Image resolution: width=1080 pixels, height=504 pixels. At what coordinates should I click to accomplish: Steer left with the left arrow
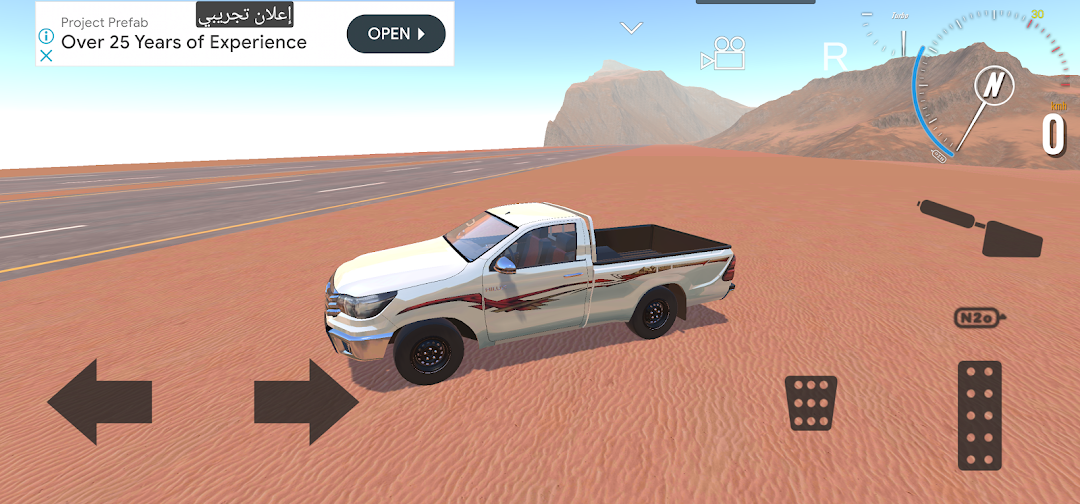(x=98, y=402)
